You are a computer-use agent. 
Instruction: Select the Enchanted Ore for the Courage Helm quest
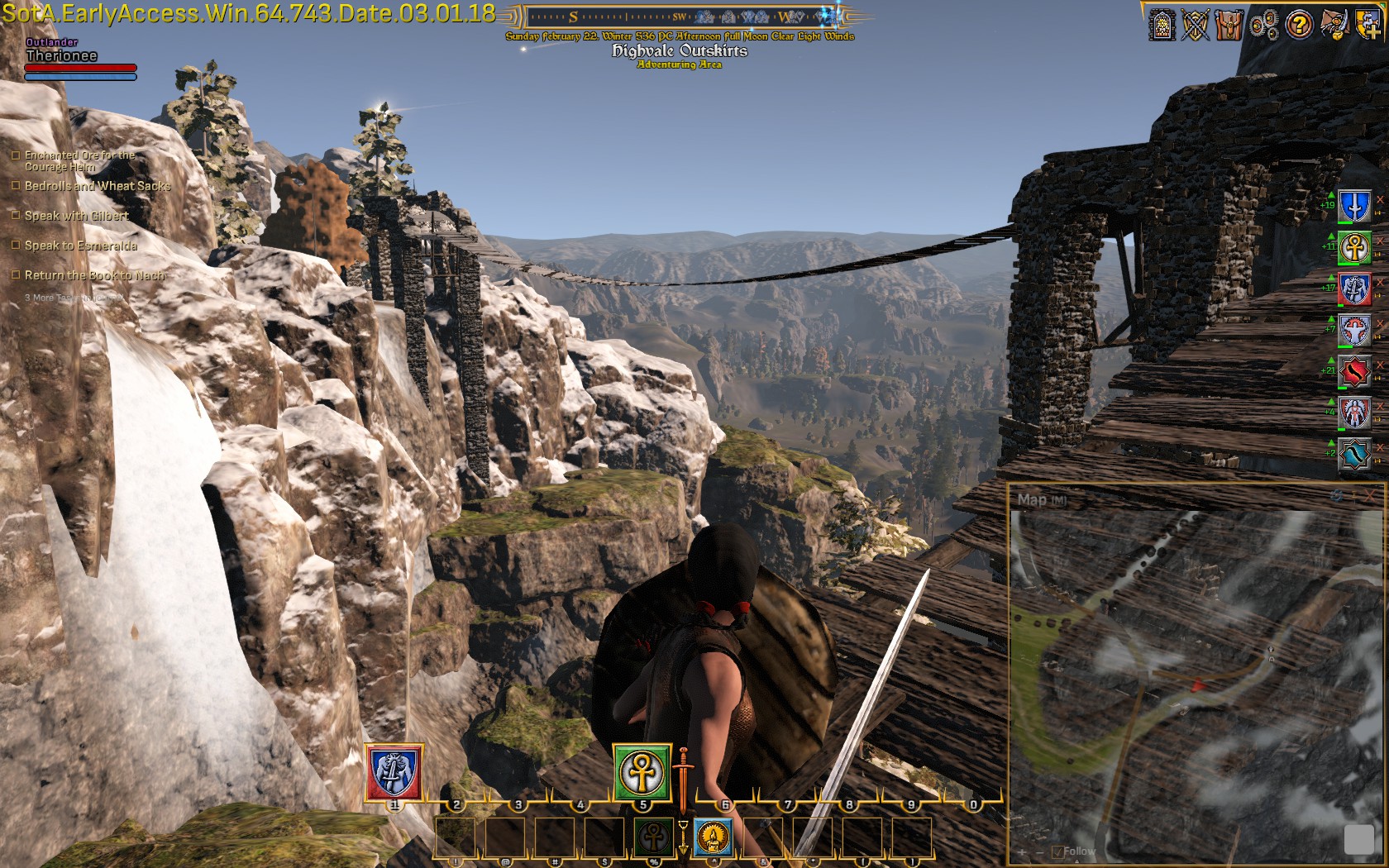coord(79,160)
